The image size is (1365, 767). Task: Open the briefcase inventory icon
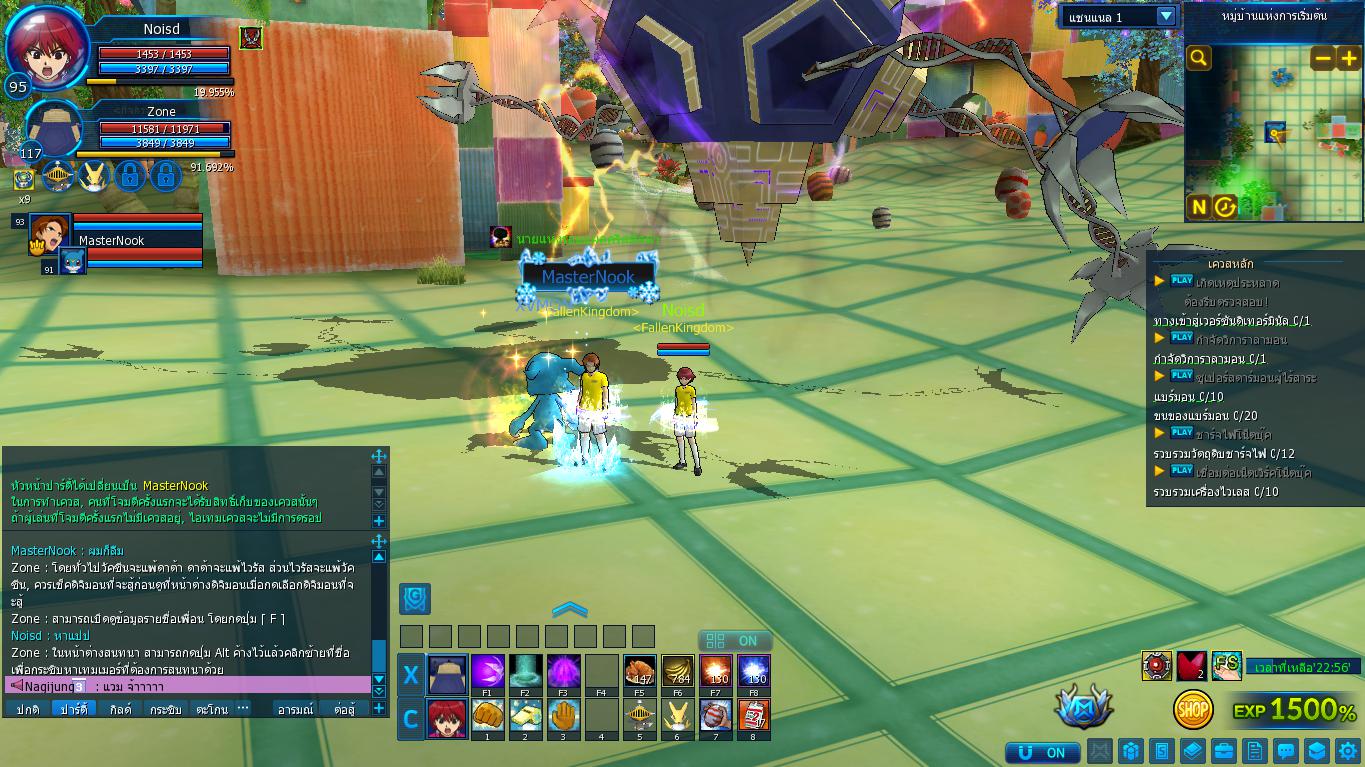(x=1223, y=751)
